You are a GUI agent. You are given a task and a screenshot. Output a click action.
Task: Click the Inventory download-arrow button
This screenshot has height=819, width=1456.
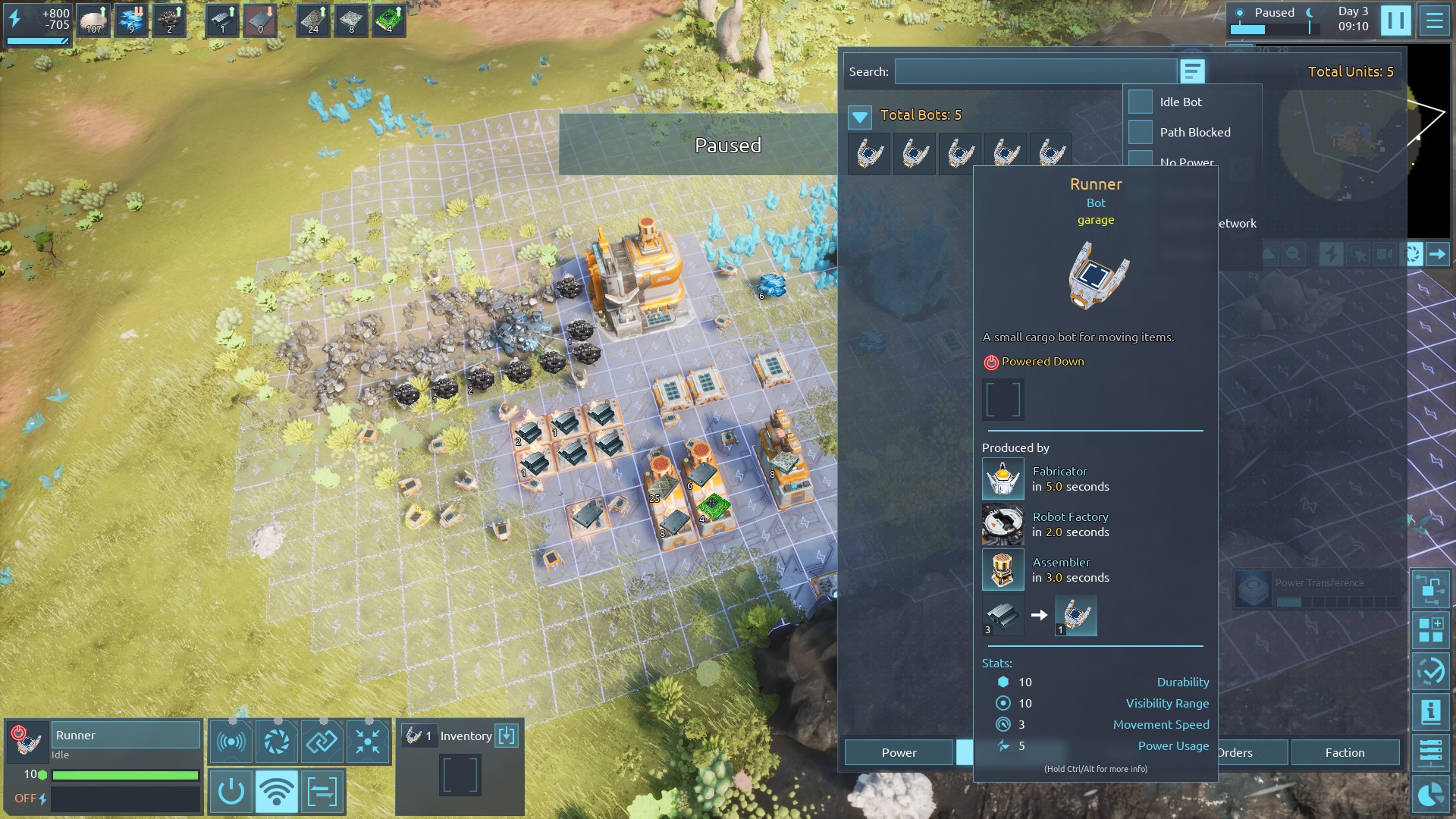(x=507, y=736)
